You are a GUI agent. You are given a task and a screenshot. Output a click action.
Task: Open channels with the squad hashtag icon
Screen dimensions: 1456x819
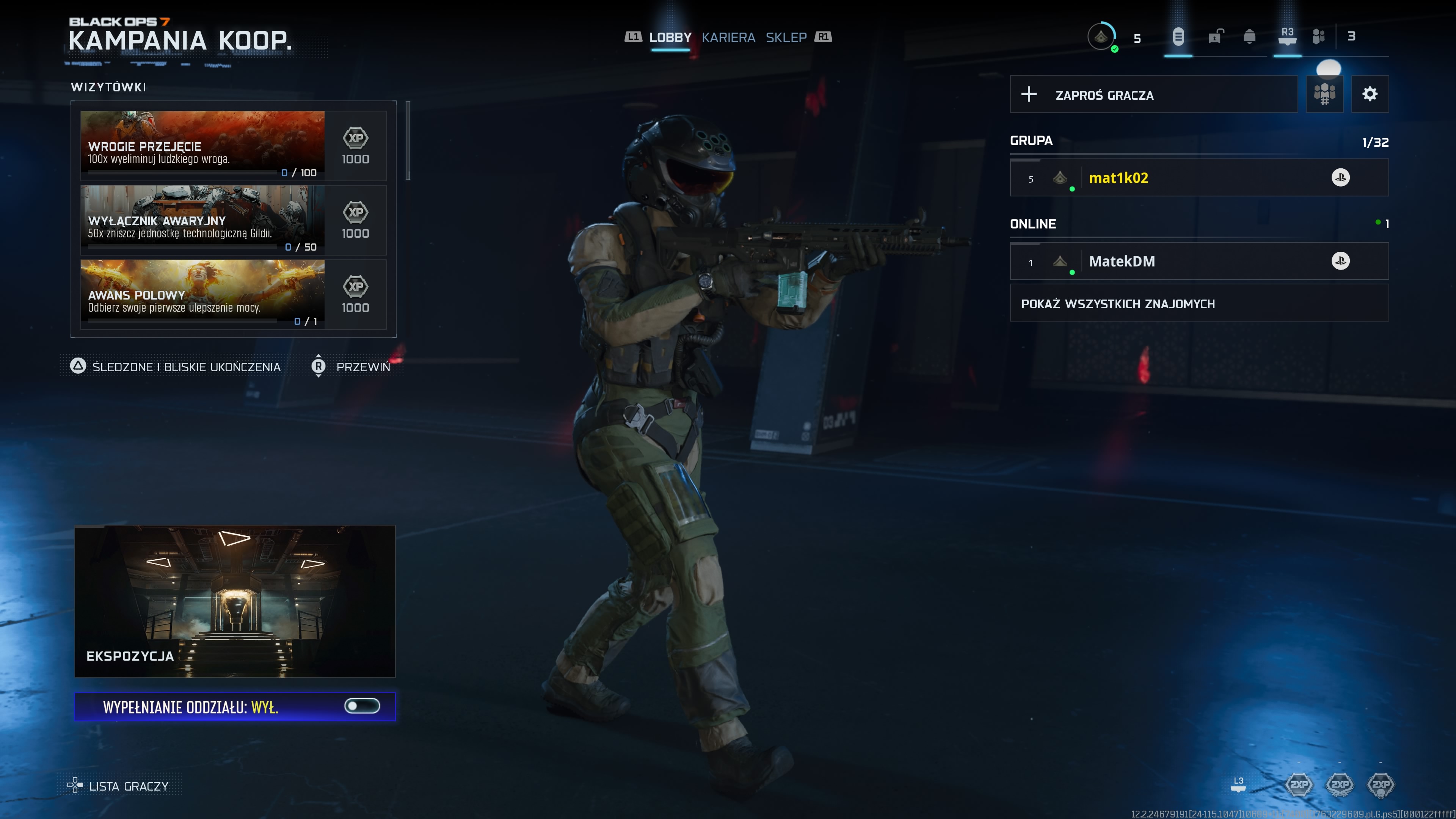click(x=1324, y=94)
